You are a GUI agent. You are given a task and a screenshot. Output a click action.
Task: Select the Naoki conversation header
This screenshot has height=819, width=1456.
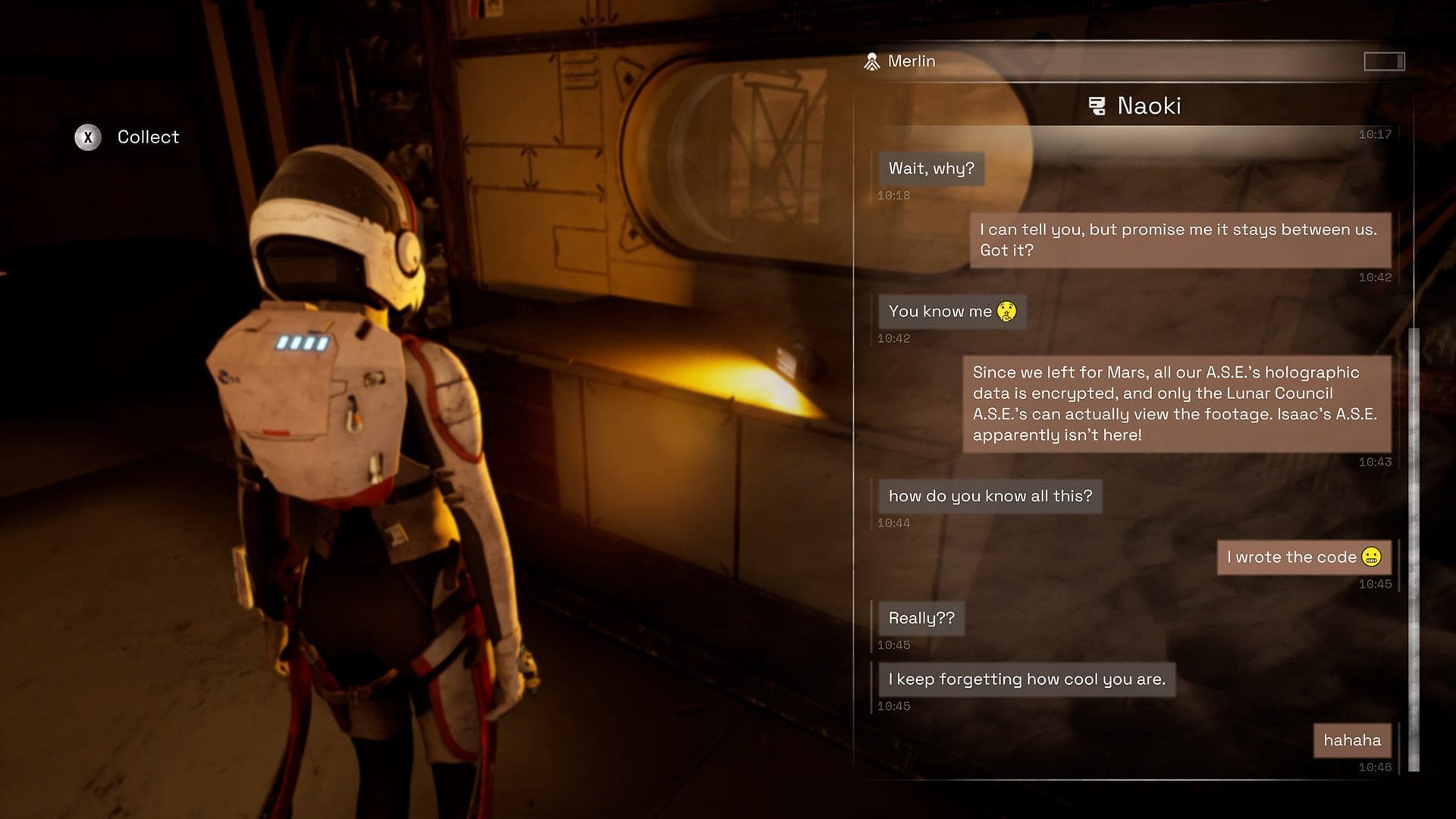tap(1134, 106)
